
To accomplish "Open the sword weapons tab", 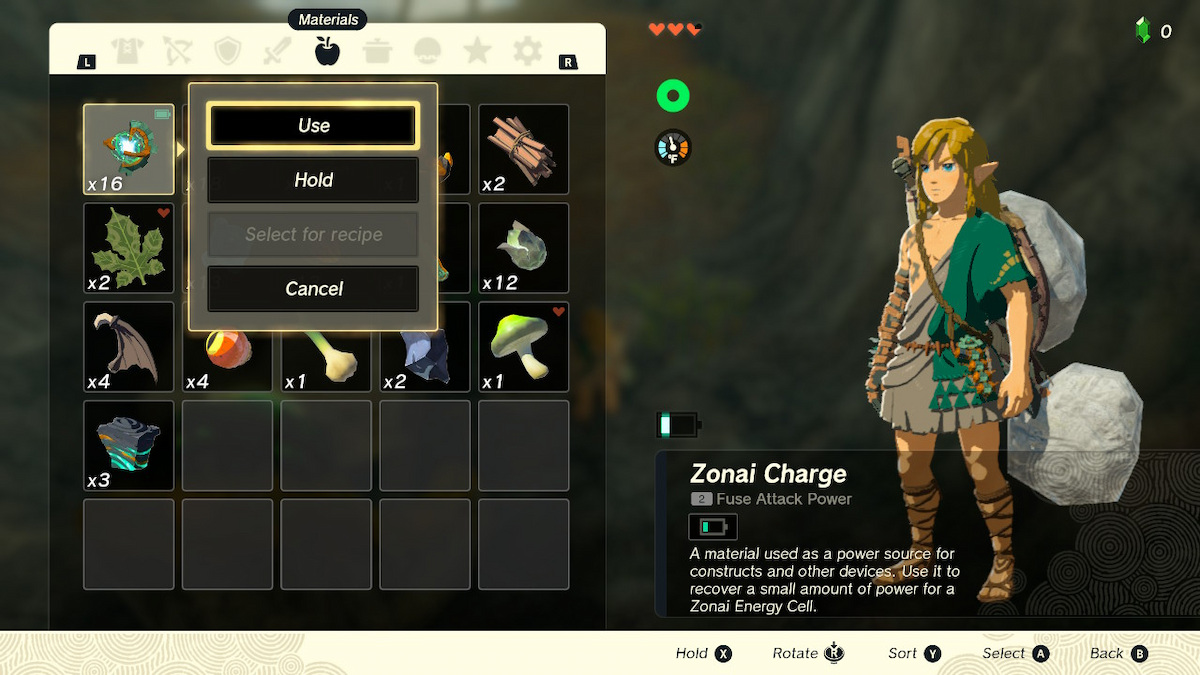I will click(277, 52).
